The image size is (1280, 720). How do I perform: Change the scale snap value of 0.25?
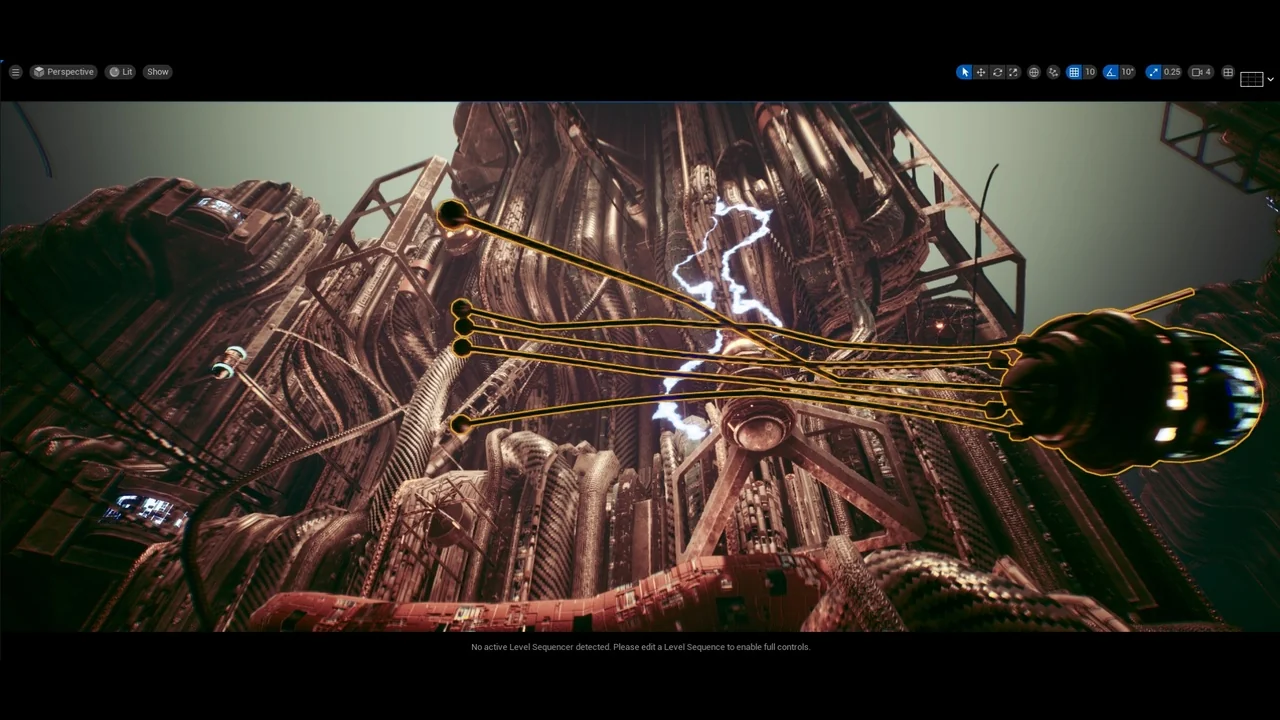click(1171, 71)
